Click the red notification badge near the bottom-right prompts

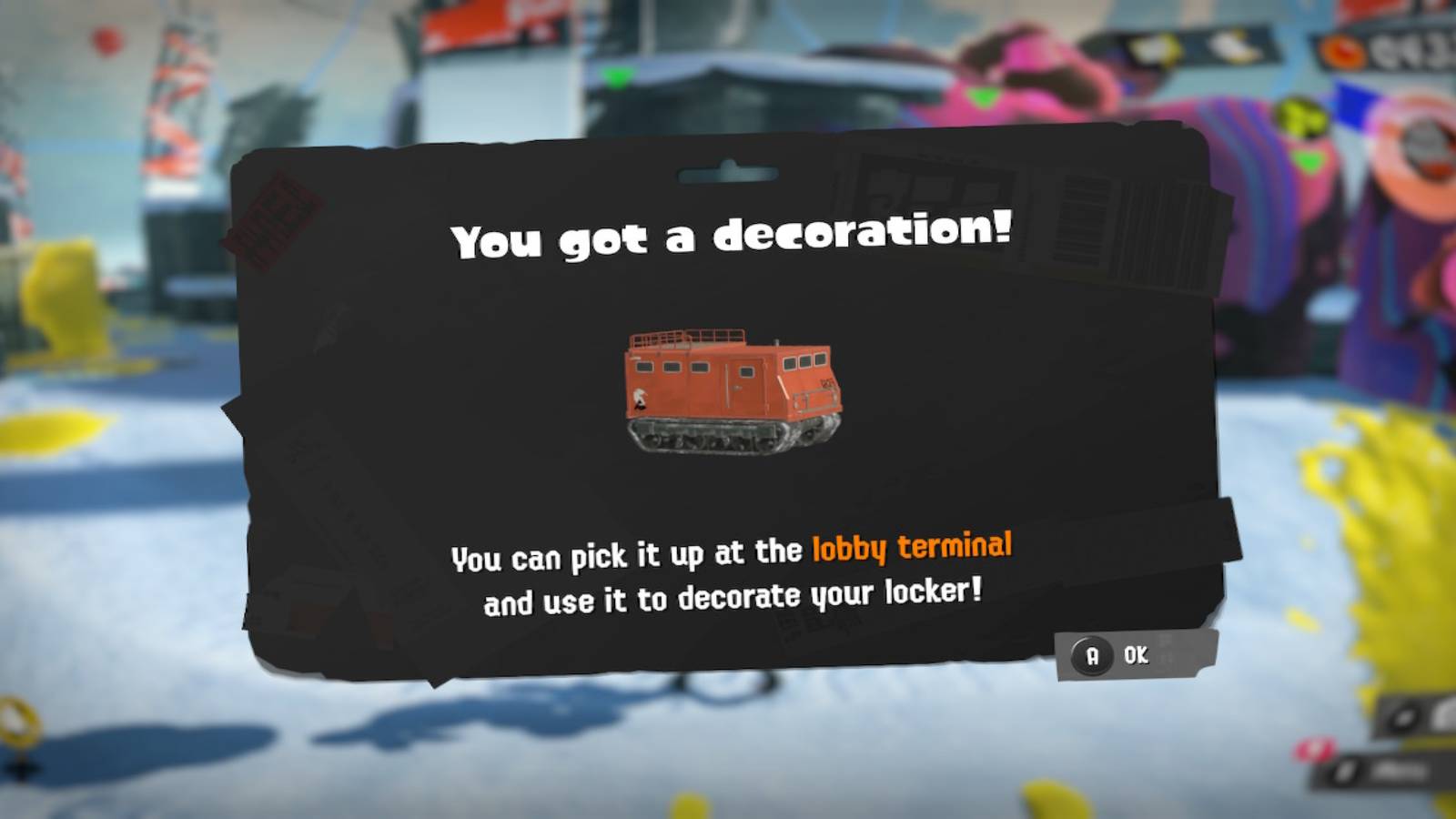click(x=1314, y=749)
